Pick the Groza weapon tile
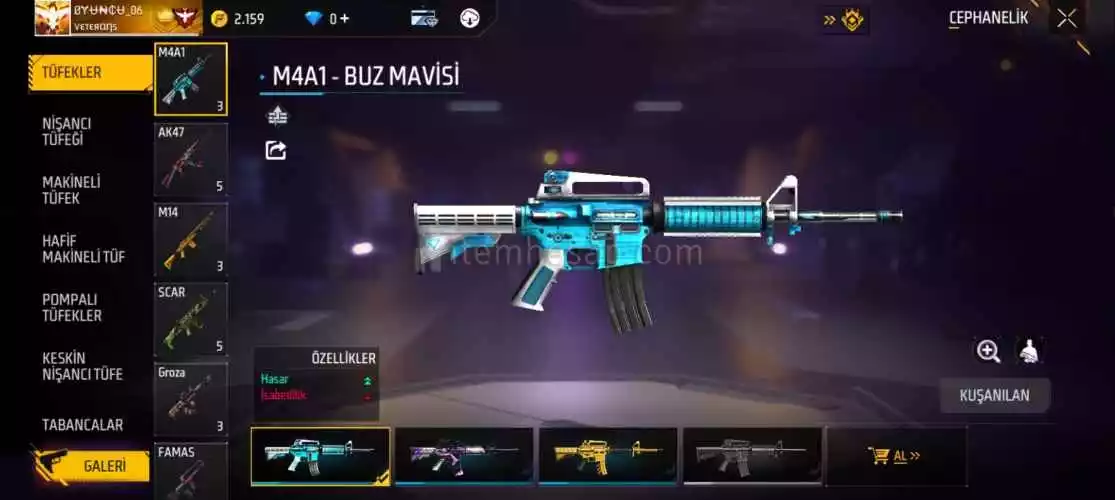The image size is (1115, 500). click(x=191, y=399)
